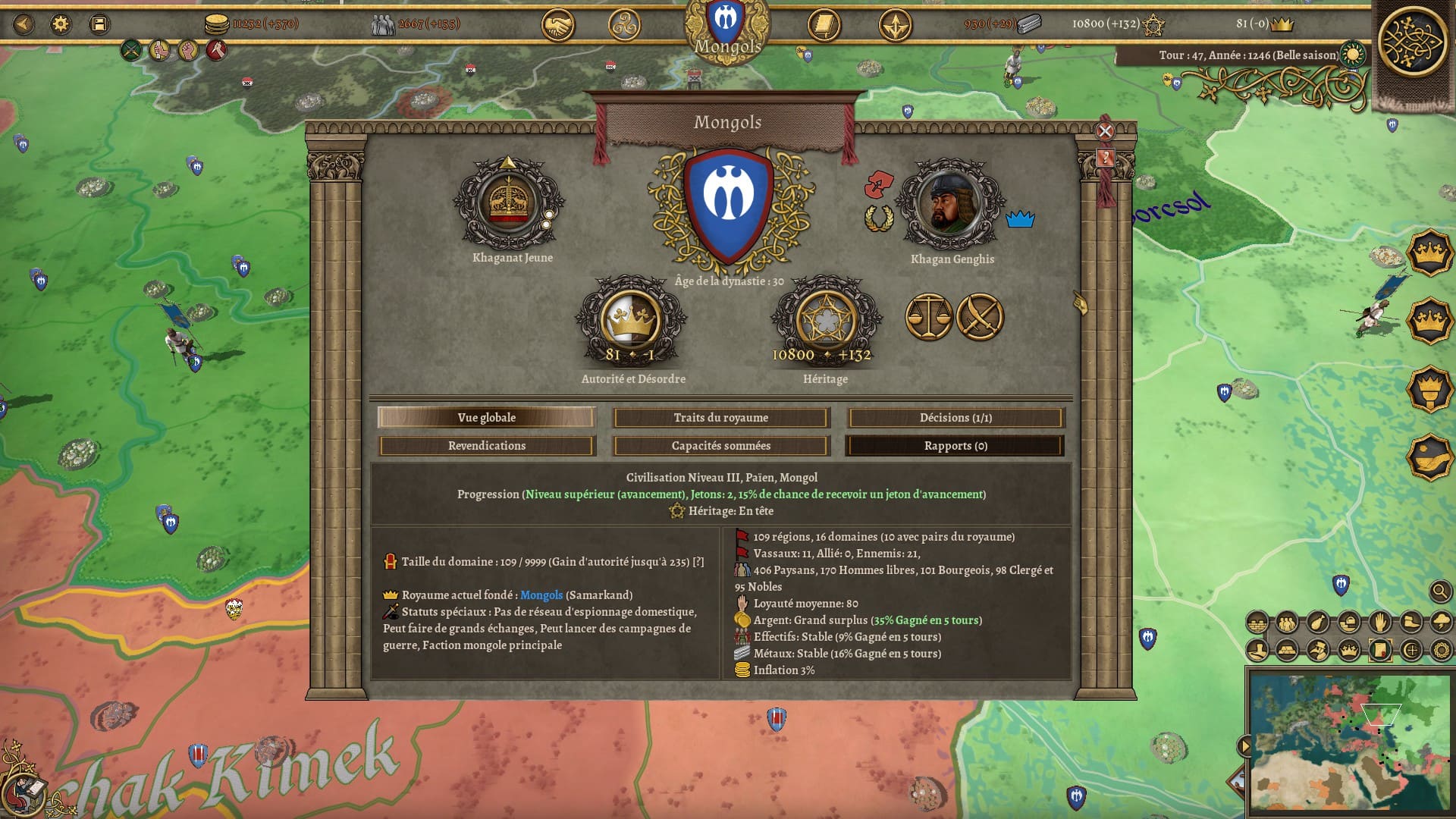Show the Décisions (1/1) tab
This screenshot has width=1456, height=819.
(x=955, y=418)
